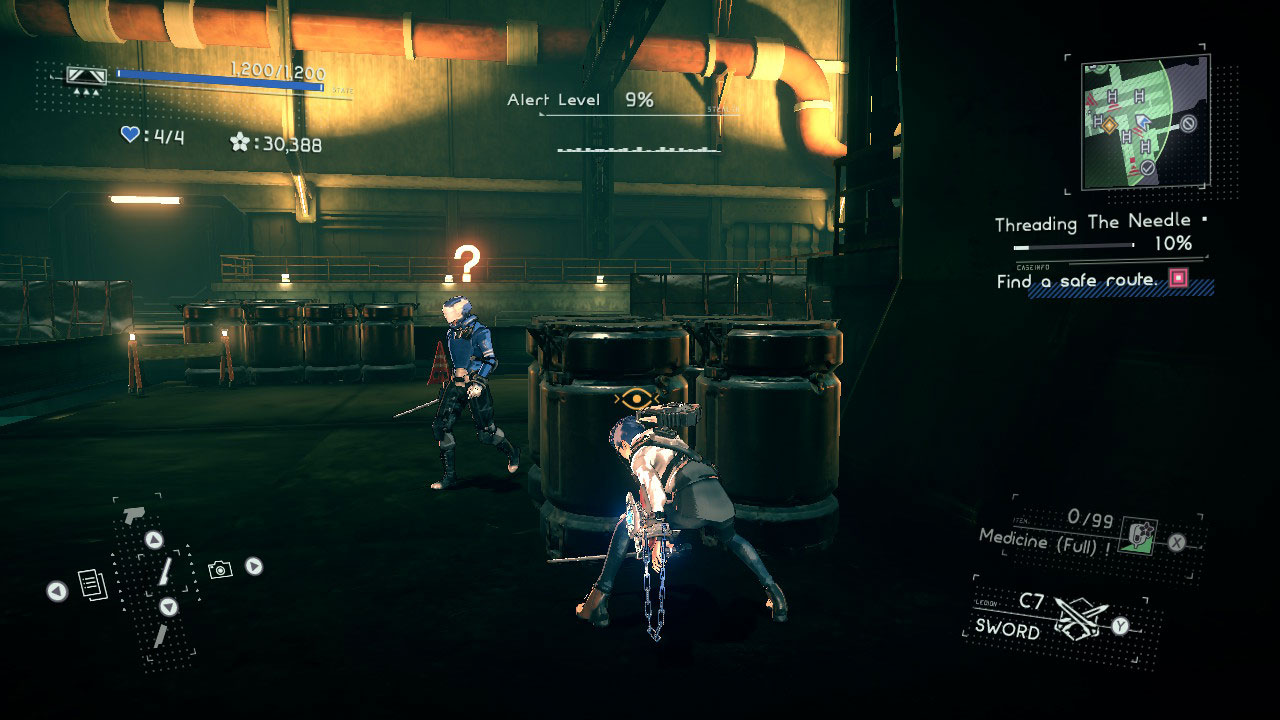Show the Find a safe route objective
The width and height of the screenshot is (1280, 720).
(1079, 281)
